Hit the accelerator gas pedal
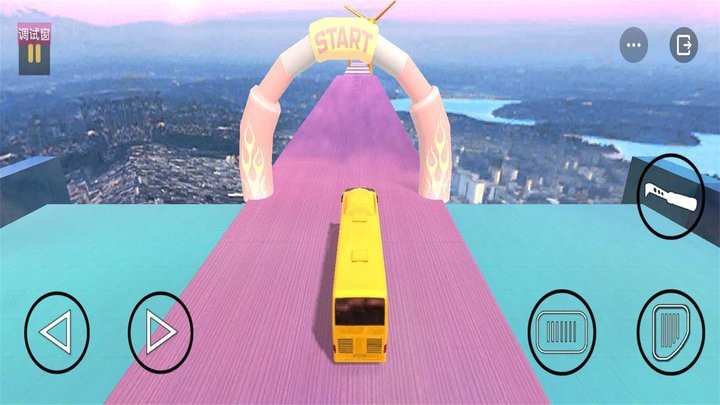This screenshot has width=720, height=405. click(669, 330)
